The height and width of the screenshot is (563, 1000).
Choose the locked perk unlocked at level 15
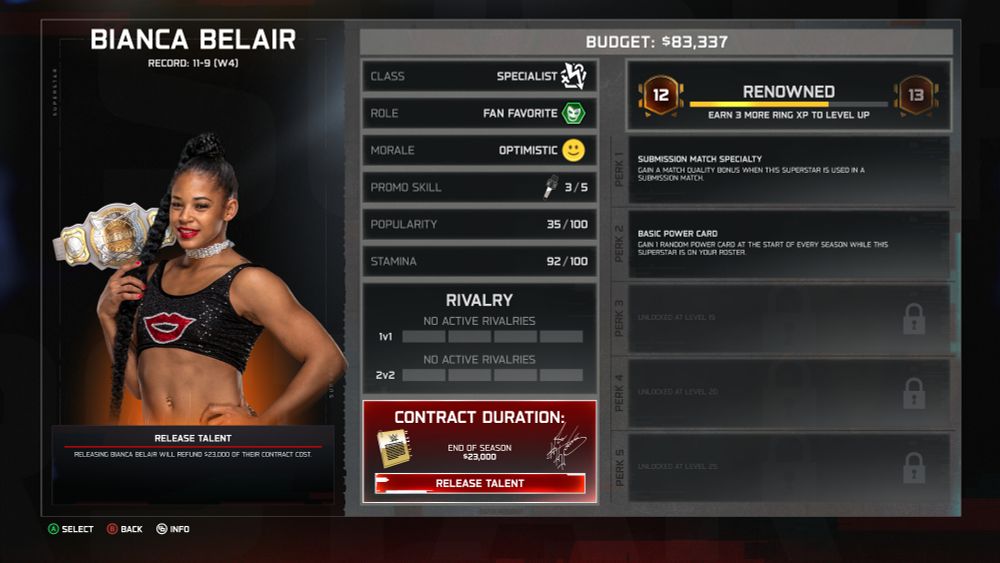(x=792, y=318)
